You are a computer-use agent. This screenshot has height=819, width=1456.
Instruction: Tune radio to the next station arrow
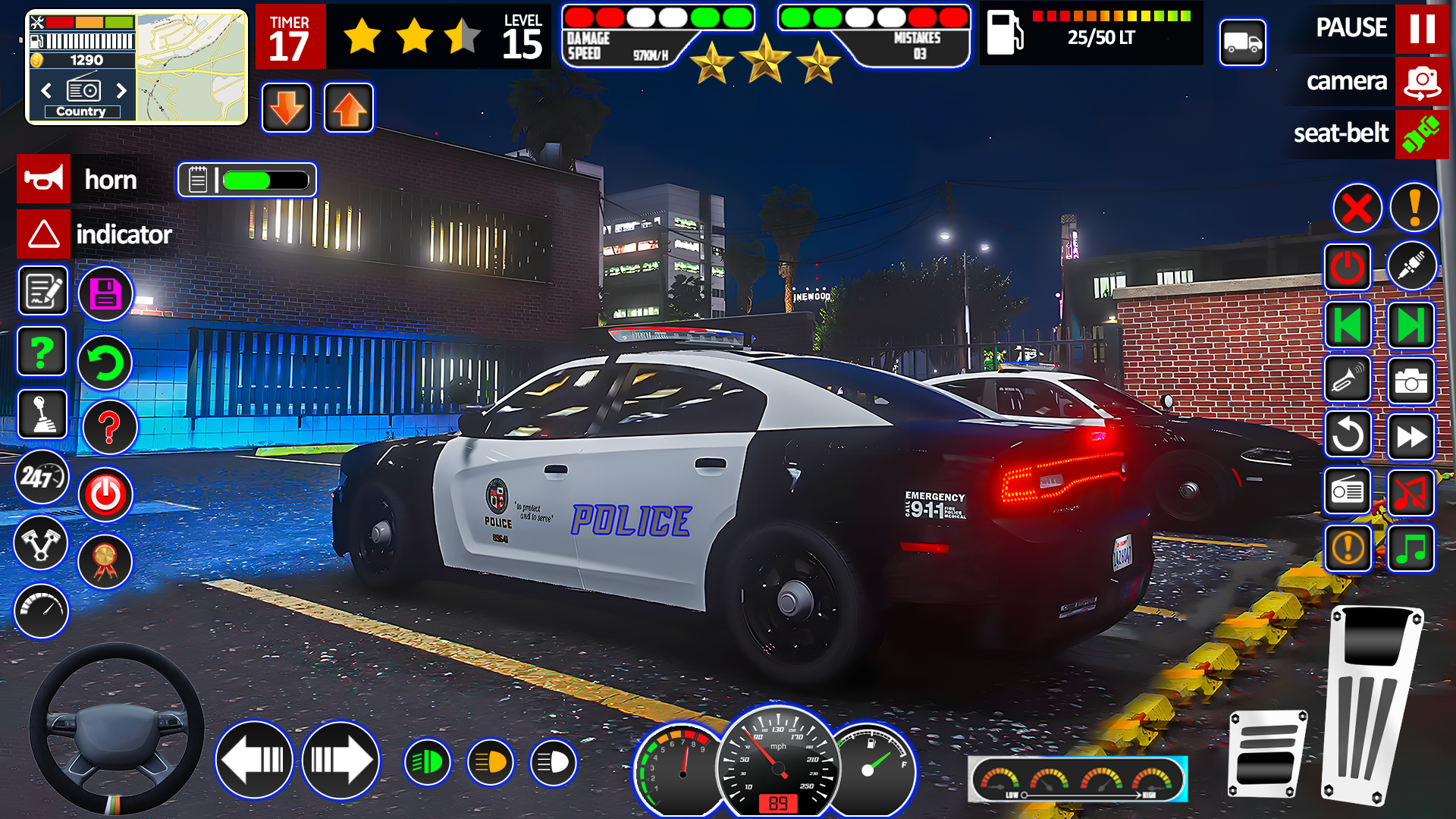(121, 91)
